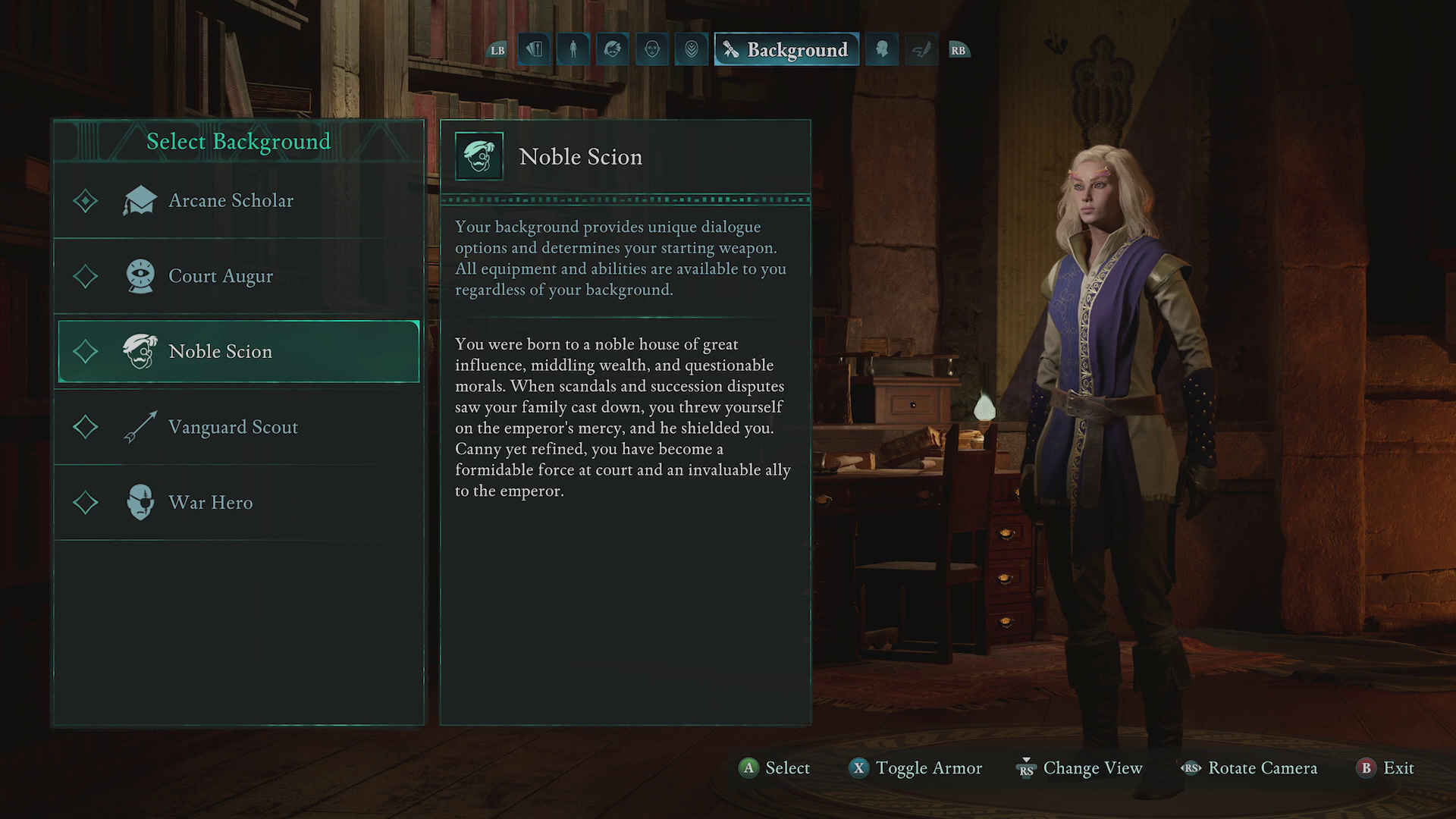Open the chevron shield emblem tab

coord(692,50)
